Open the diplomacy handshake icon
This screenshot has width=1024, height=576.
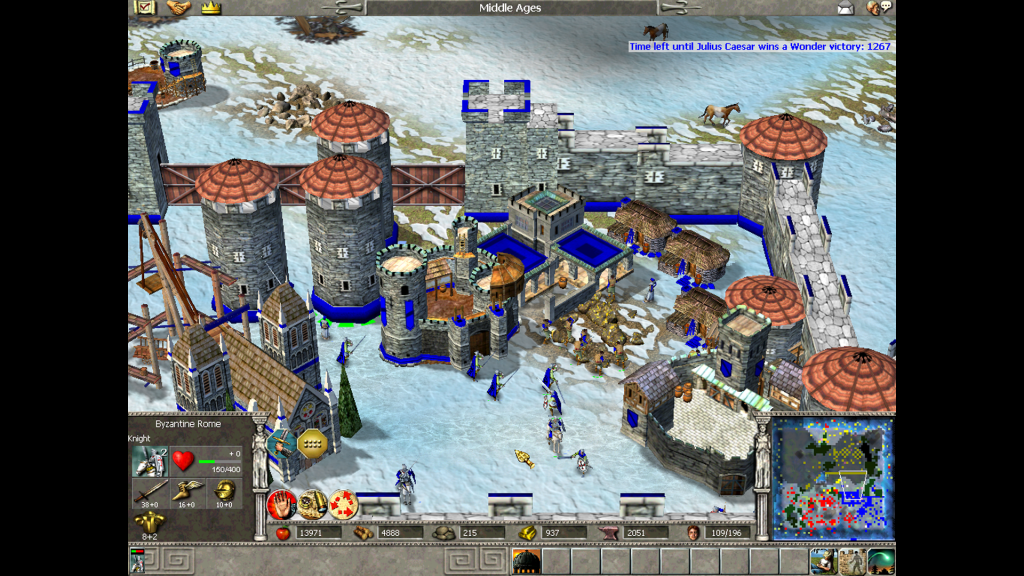click(x=178, y=8)
